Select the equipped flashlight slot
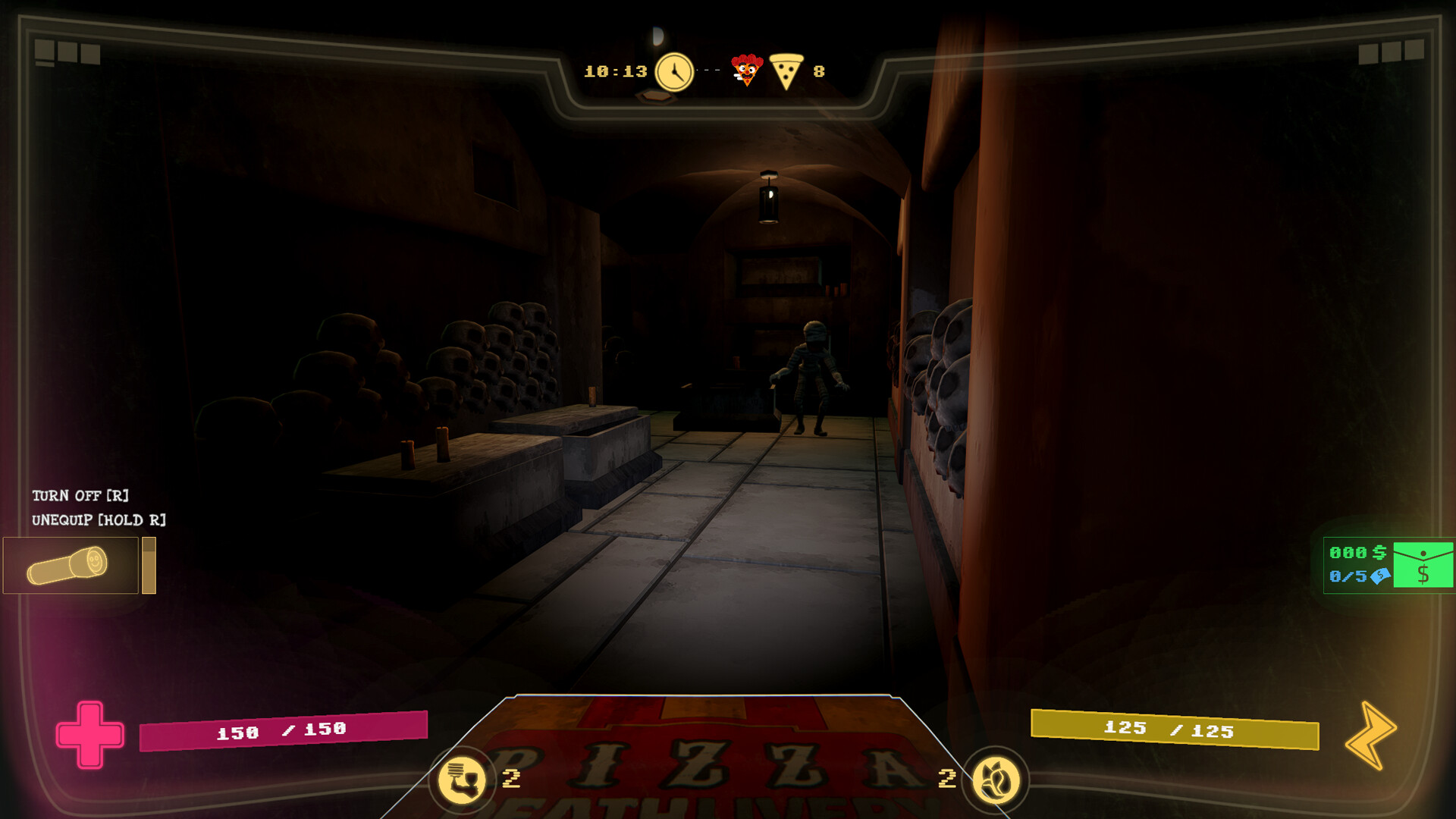 point(71,565)
